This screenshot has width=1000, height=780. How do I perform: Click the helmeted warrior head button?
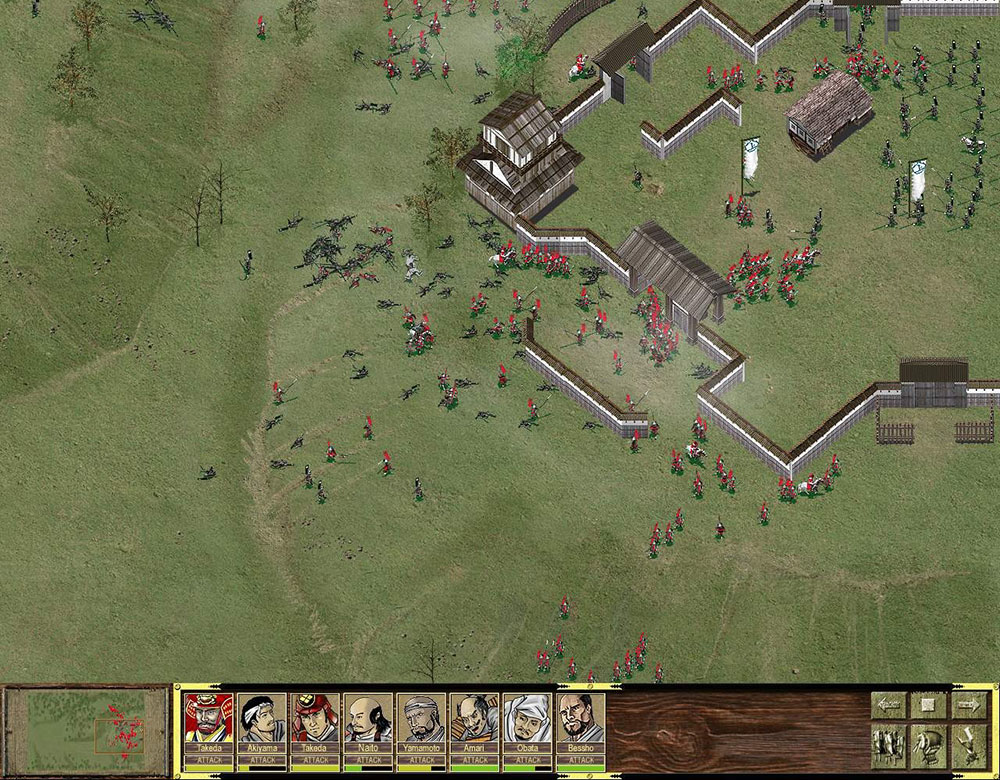pos(928,745)
